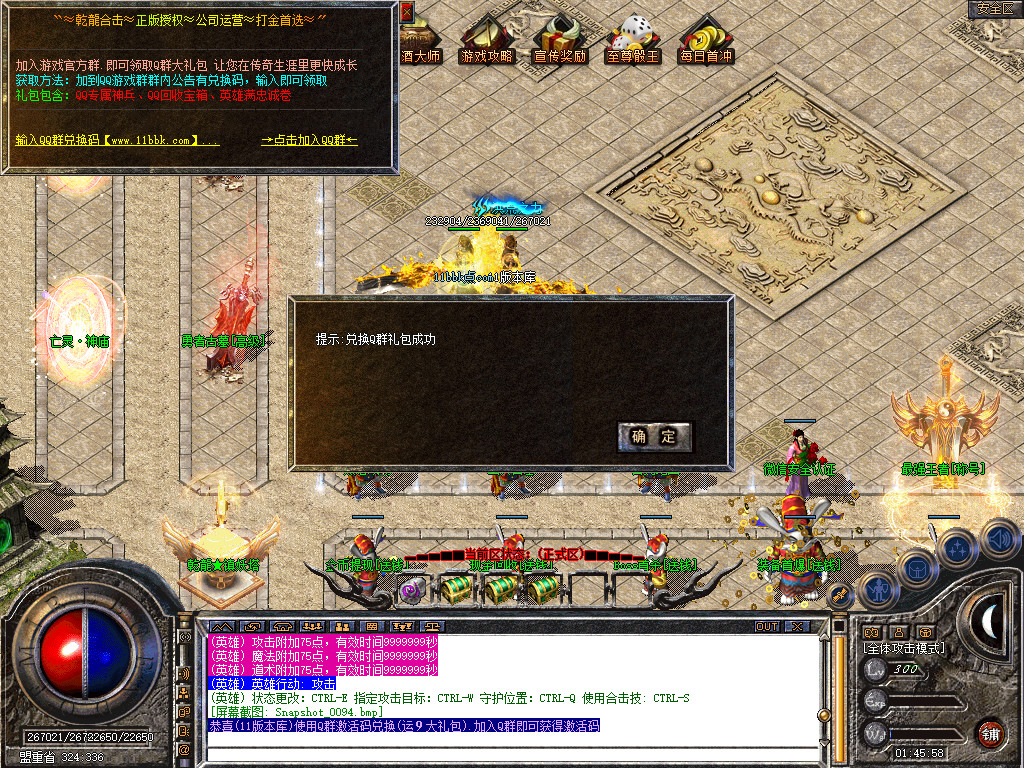Open the character figure round button
The image size is (1024, 768).
point(877,590)
